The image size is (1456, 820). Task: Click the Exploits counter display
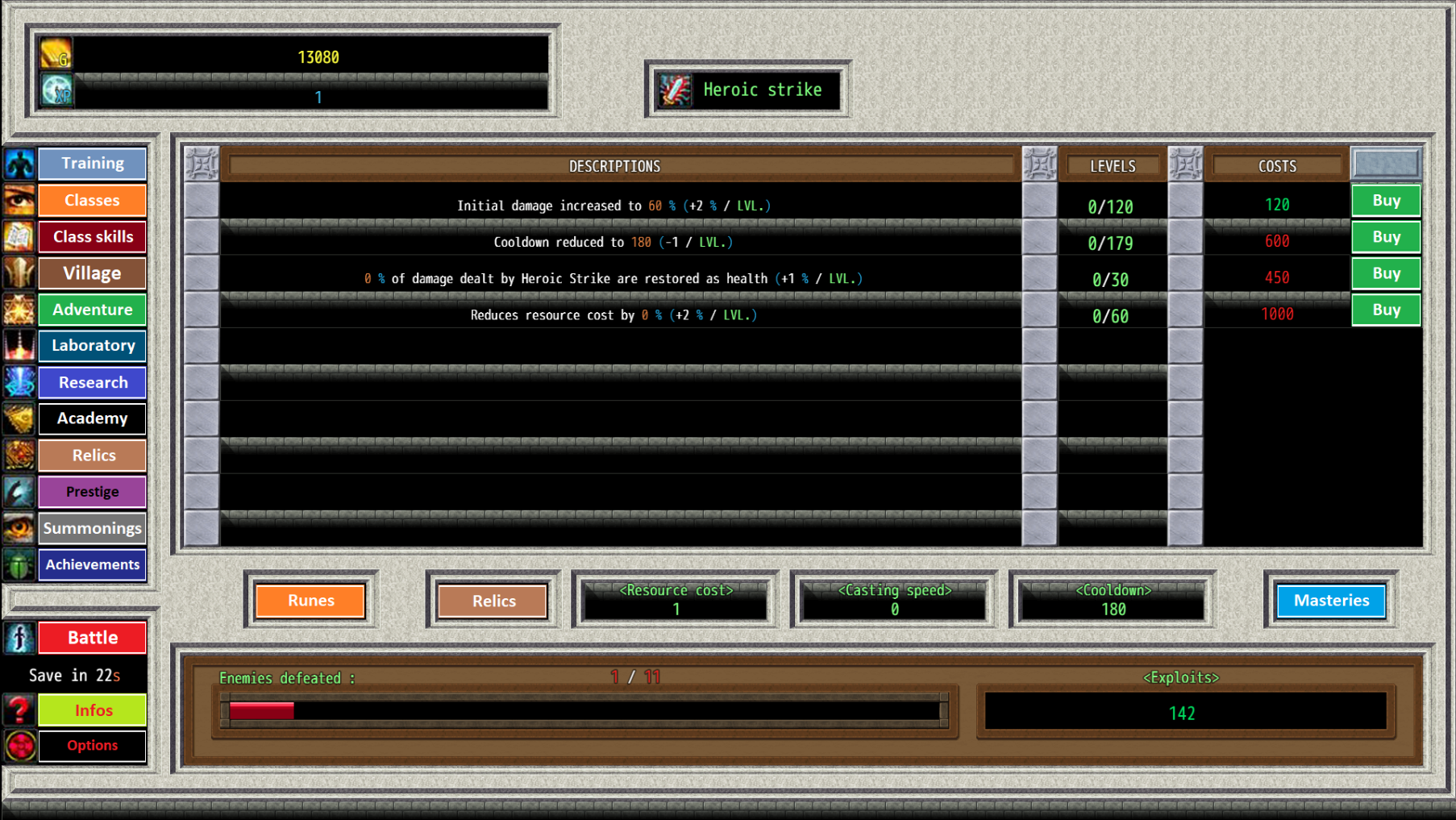point(1182,712)
